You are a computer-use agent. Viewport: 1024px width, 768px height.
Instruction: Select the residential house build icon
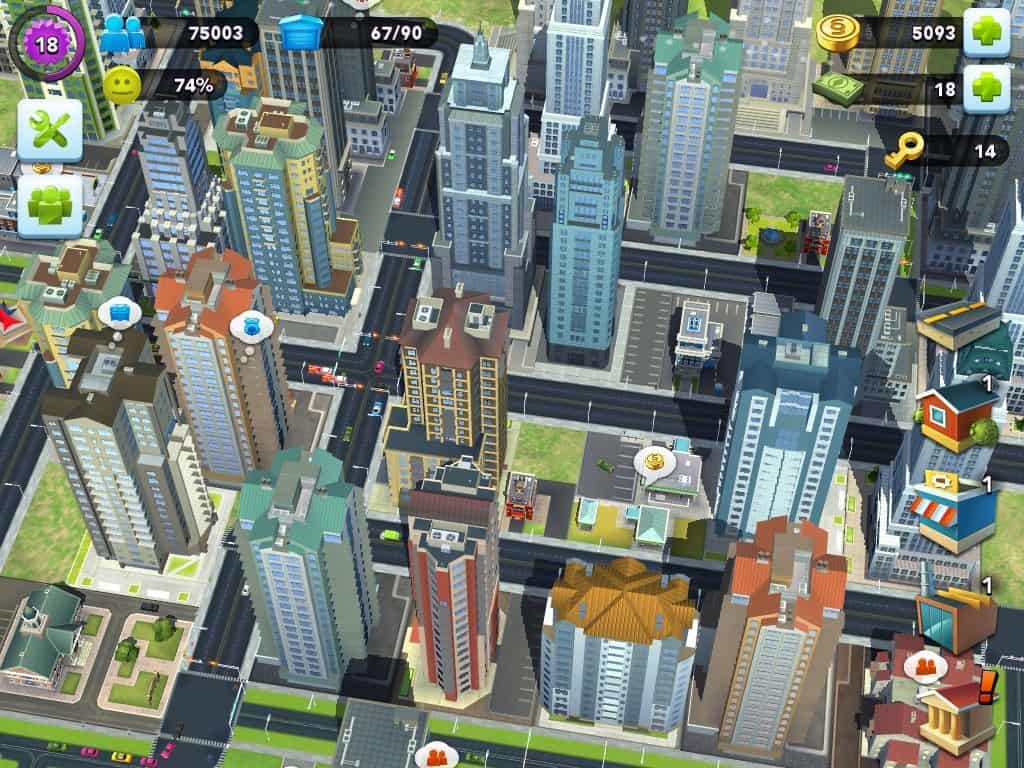click(956, 412)
